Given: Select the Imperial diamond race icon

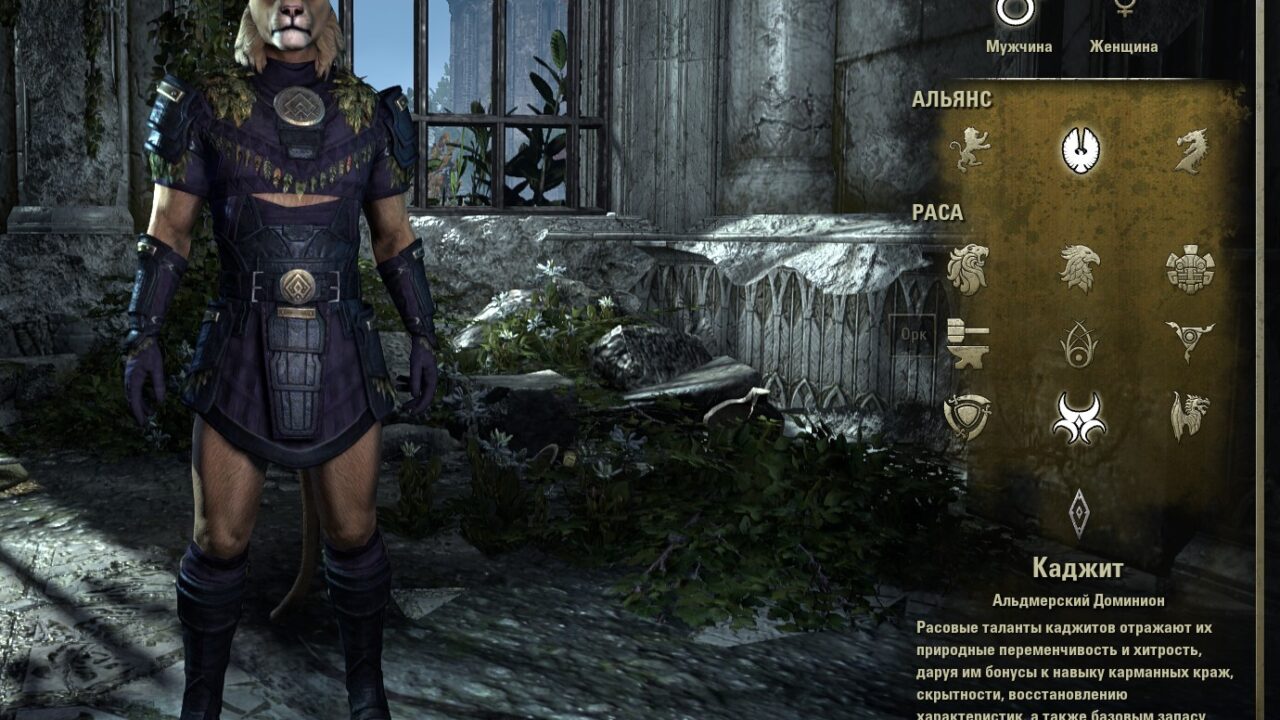Looking at the screenshot, I should 1080,512.
